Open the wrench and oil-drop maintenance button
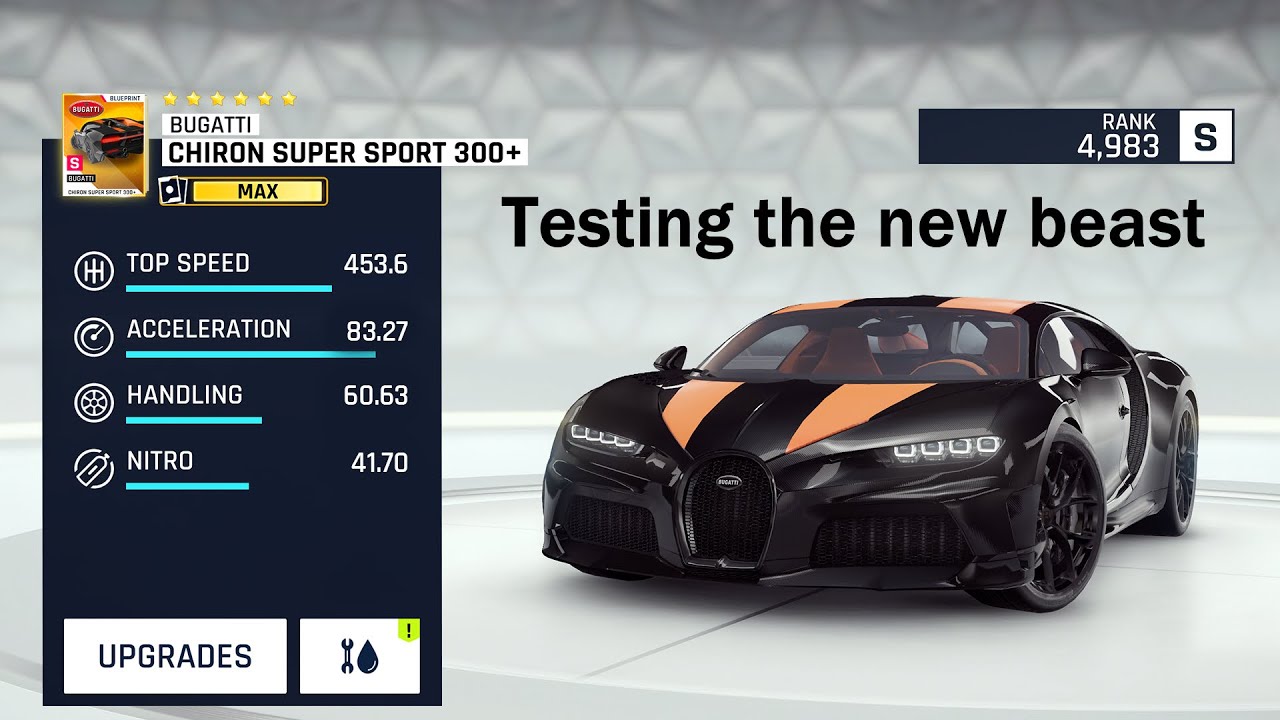Screen dimensions: 1280x720 coord(360,656)
